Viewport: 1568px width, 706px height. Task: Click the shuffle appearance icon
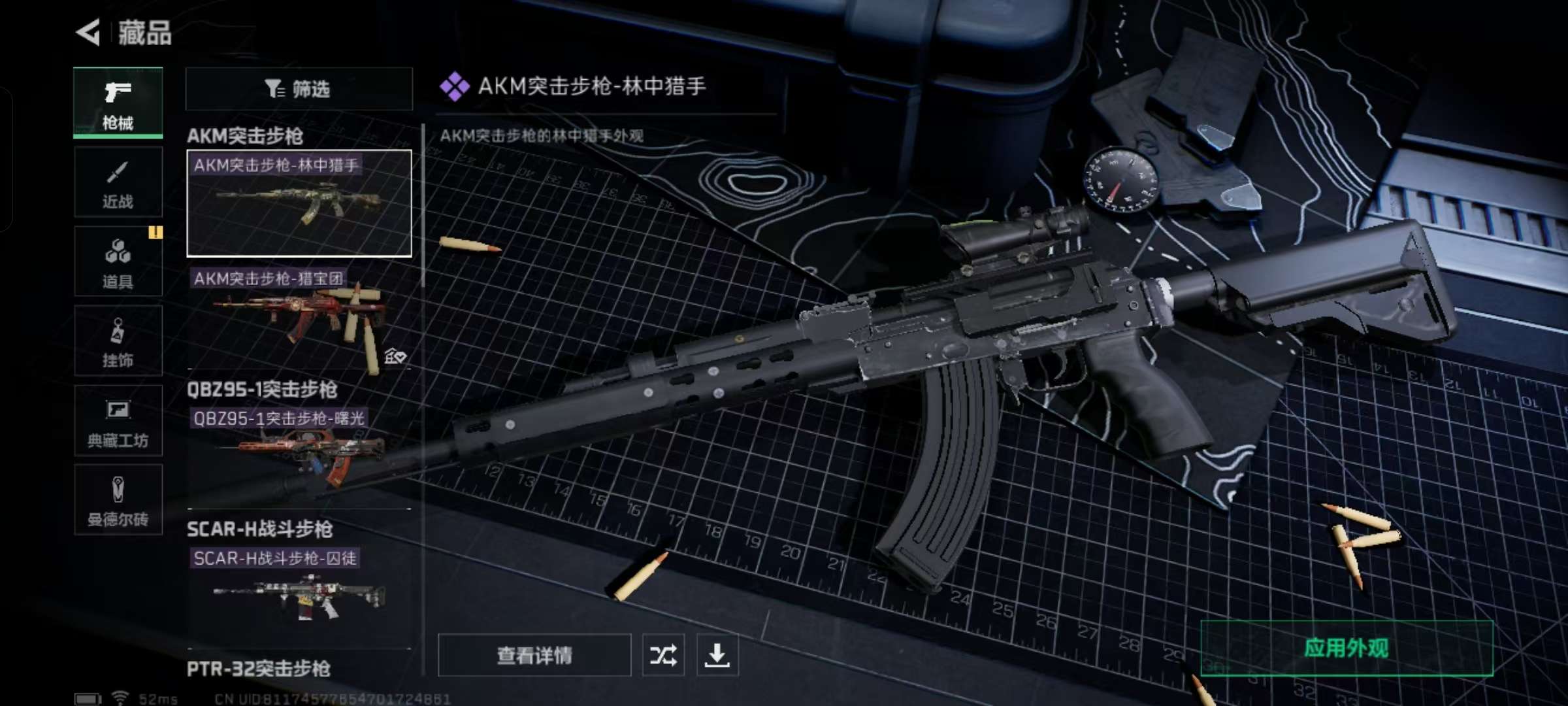(x=665, y=654)
